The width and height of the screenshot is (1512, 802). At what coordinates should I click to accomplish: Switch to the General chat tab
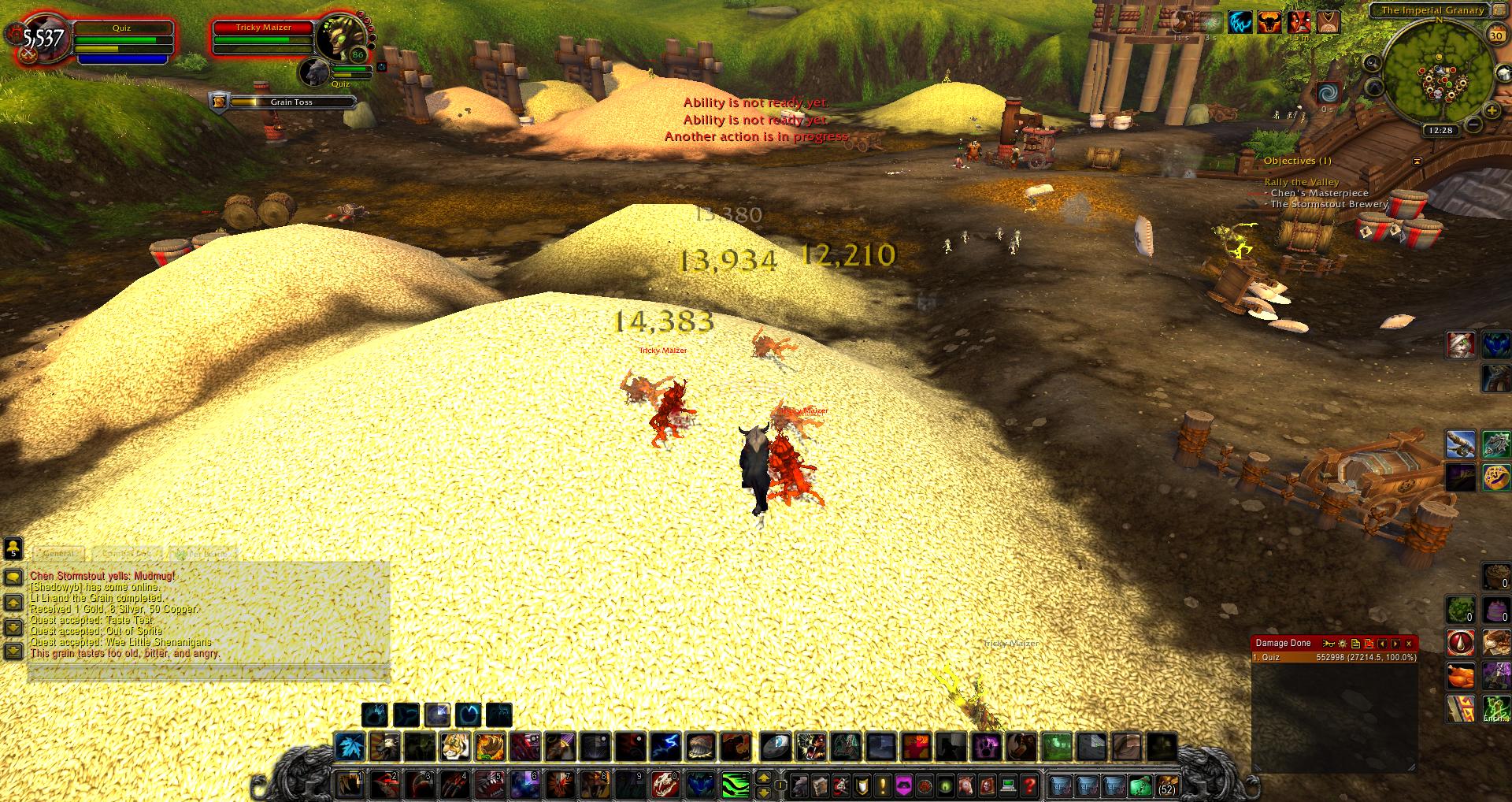(x=59, y=554)
